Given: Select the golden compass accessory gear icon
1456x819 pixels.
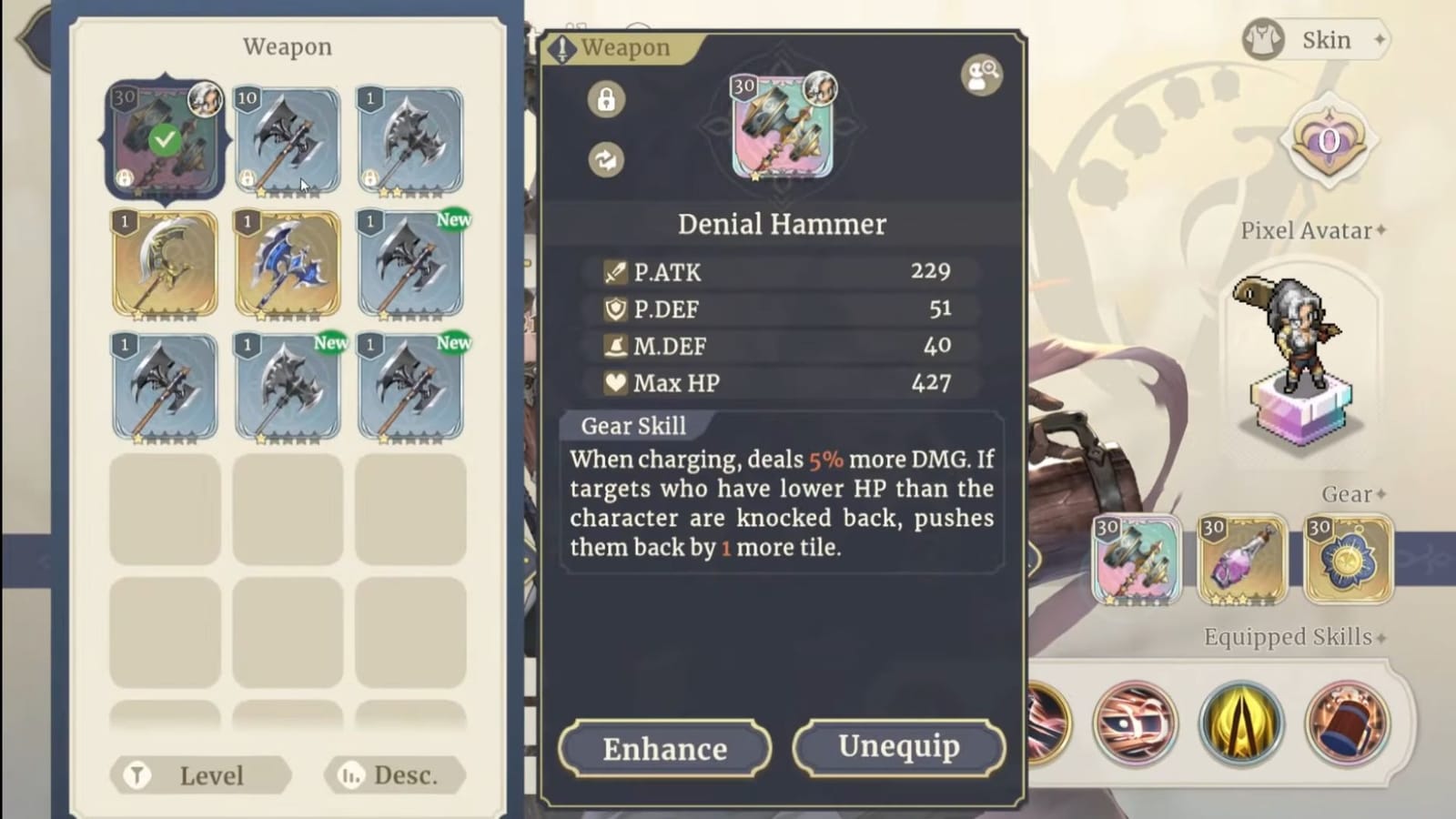Looking at the screenshot, I should pos(1348,560).
